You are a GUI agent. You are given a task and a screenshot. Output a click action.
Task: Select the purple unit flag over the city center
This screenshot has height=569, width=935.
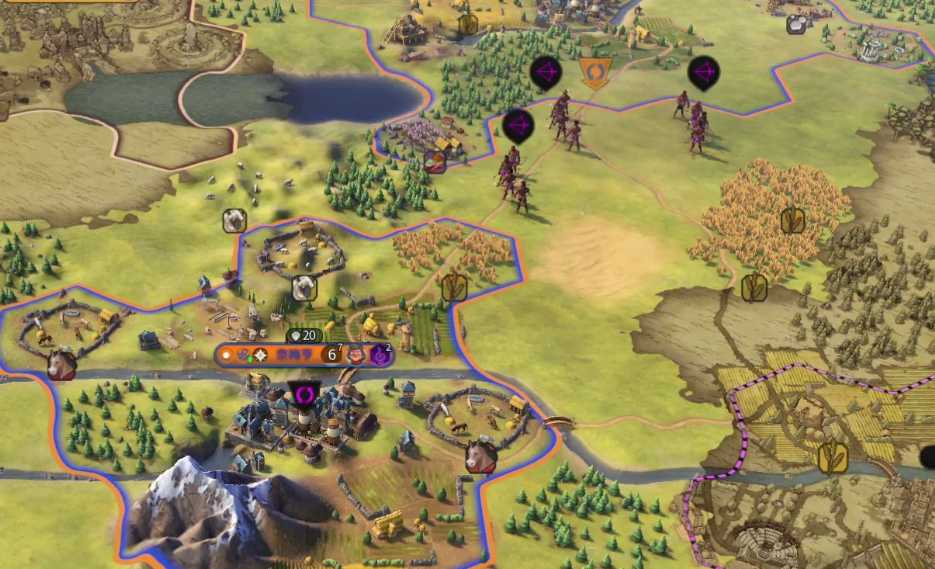point(304,394)
